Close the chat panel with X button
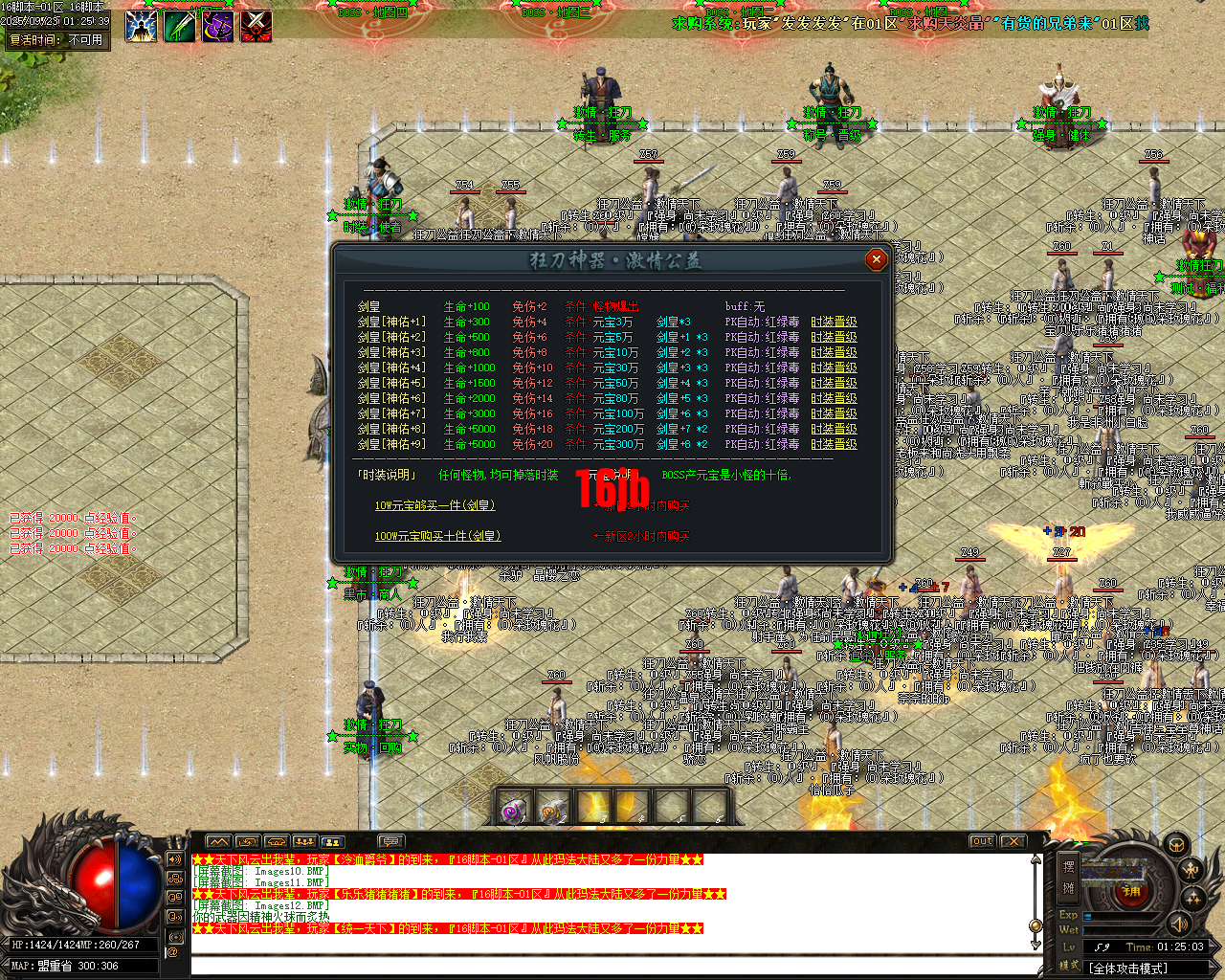 pos(1013,841)
